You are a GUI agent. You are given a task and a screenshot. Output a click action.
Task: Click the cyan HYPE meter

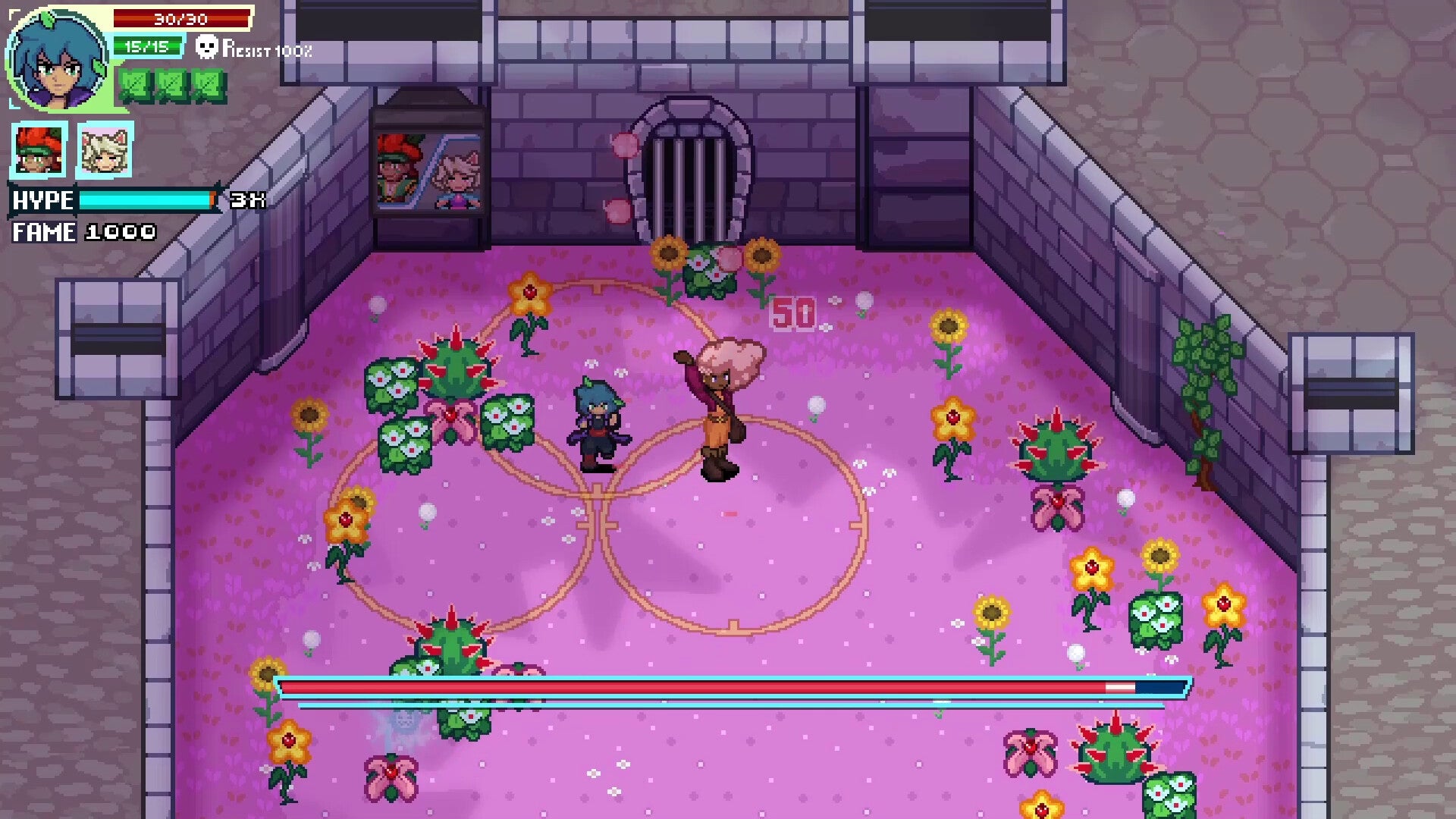148,200
